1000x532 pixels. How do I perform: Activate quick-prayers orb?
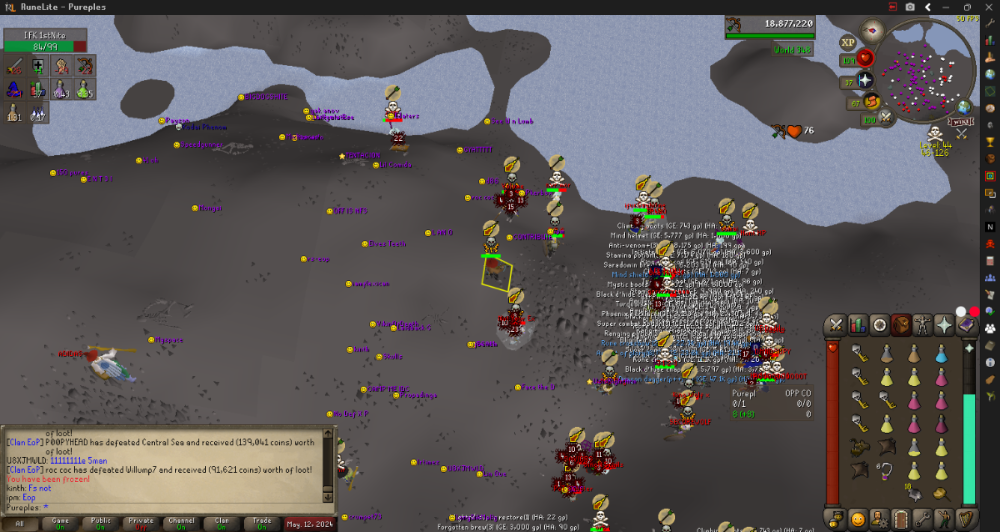pos(866,80)
